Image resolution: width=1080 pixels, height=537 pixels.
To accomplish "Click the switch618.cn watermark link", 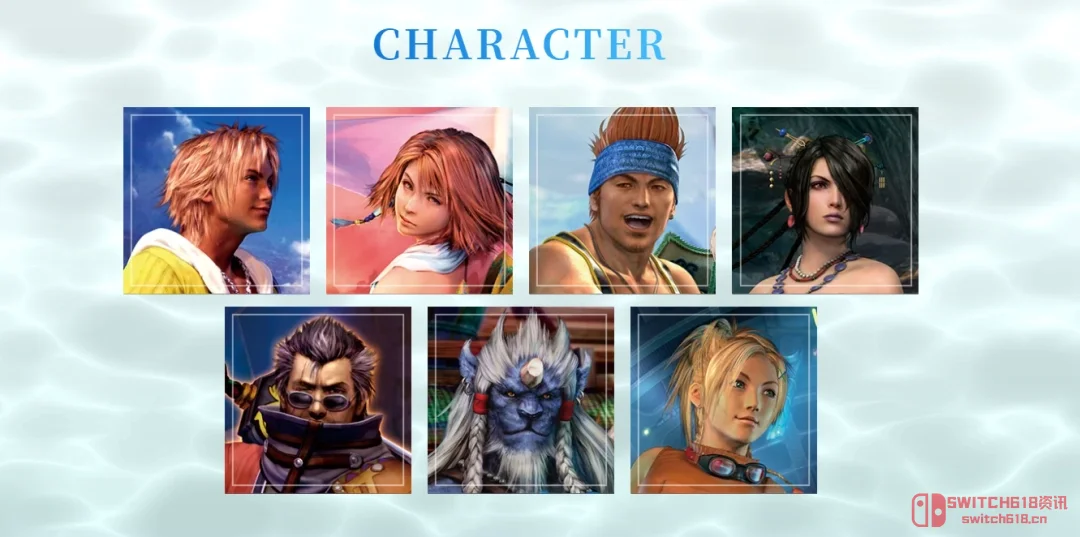I will (x=1003, y=519).
